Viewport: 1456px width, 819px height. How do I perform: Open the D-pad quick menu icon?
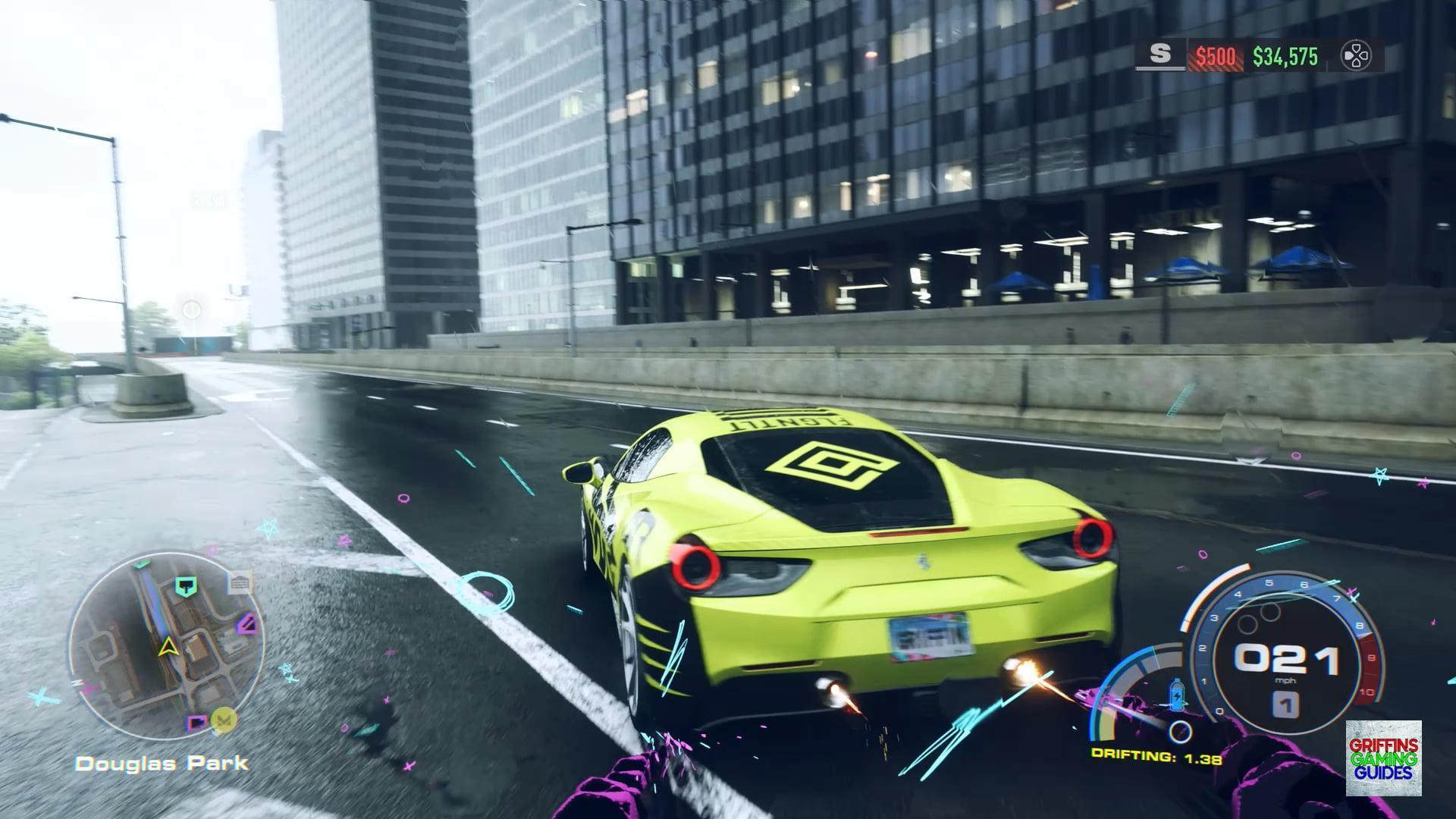click(x=1355, y=56)
